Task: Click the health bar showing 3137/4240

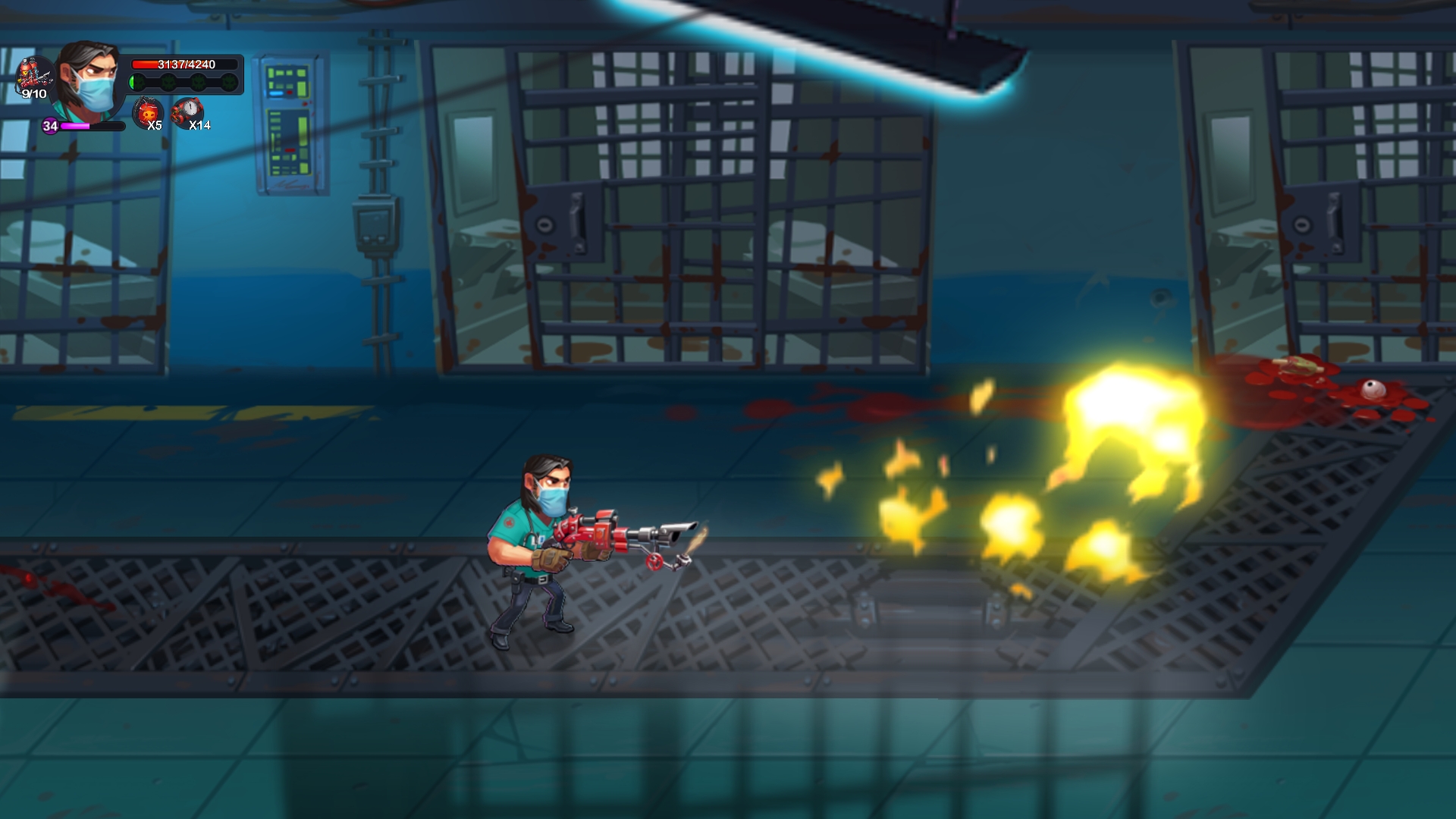Action: 186,65
